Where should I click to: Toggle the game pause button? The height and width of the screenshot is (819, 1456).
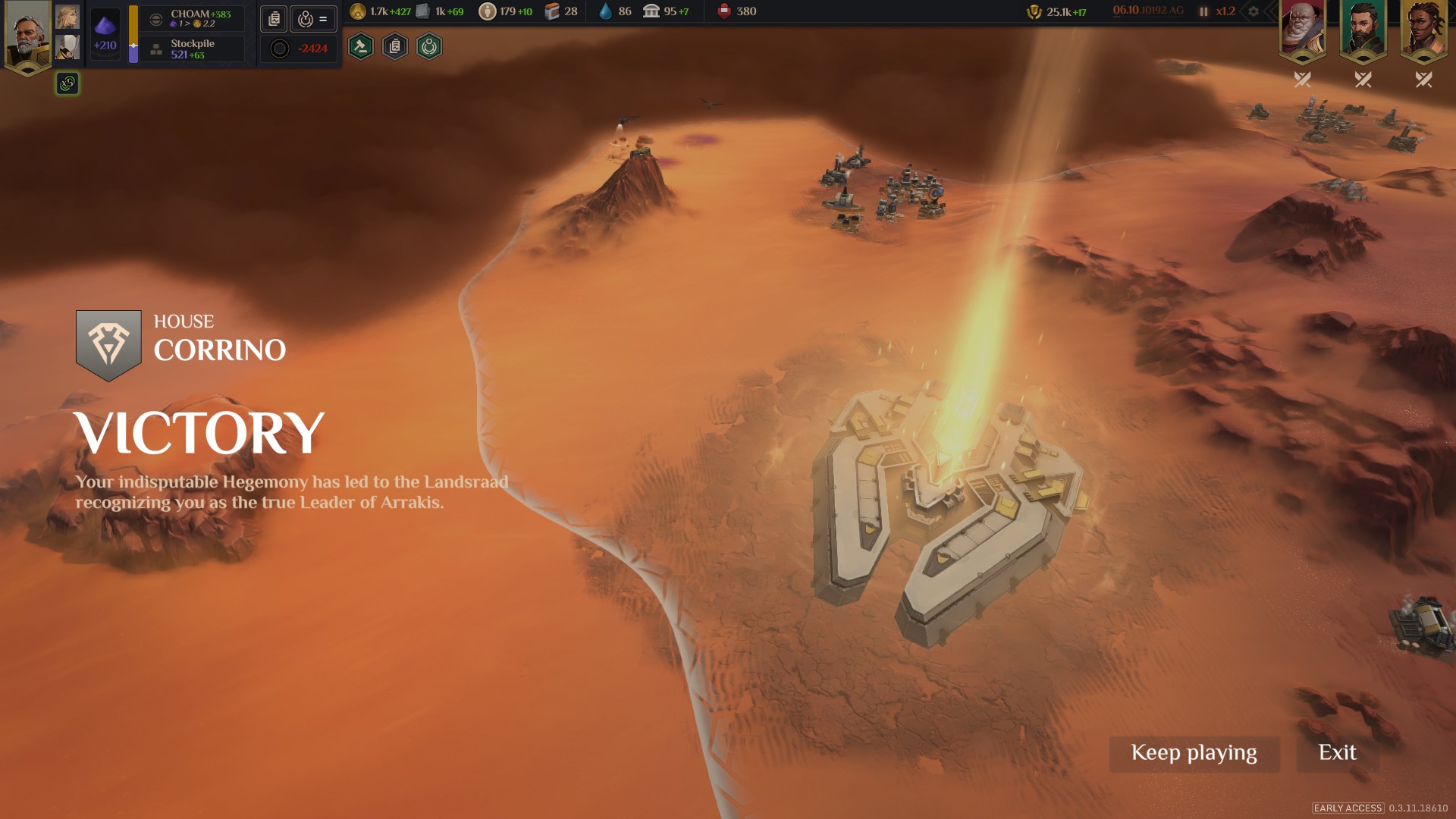(1203, 11)
